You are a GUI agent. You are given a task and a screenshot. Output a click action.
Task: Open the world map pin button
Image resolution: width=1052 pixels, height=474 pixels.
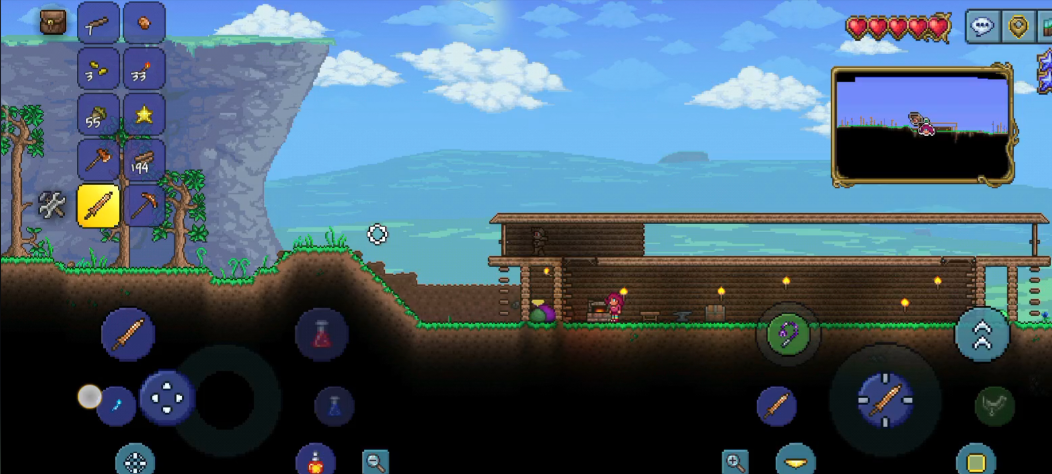[1018, 26]
